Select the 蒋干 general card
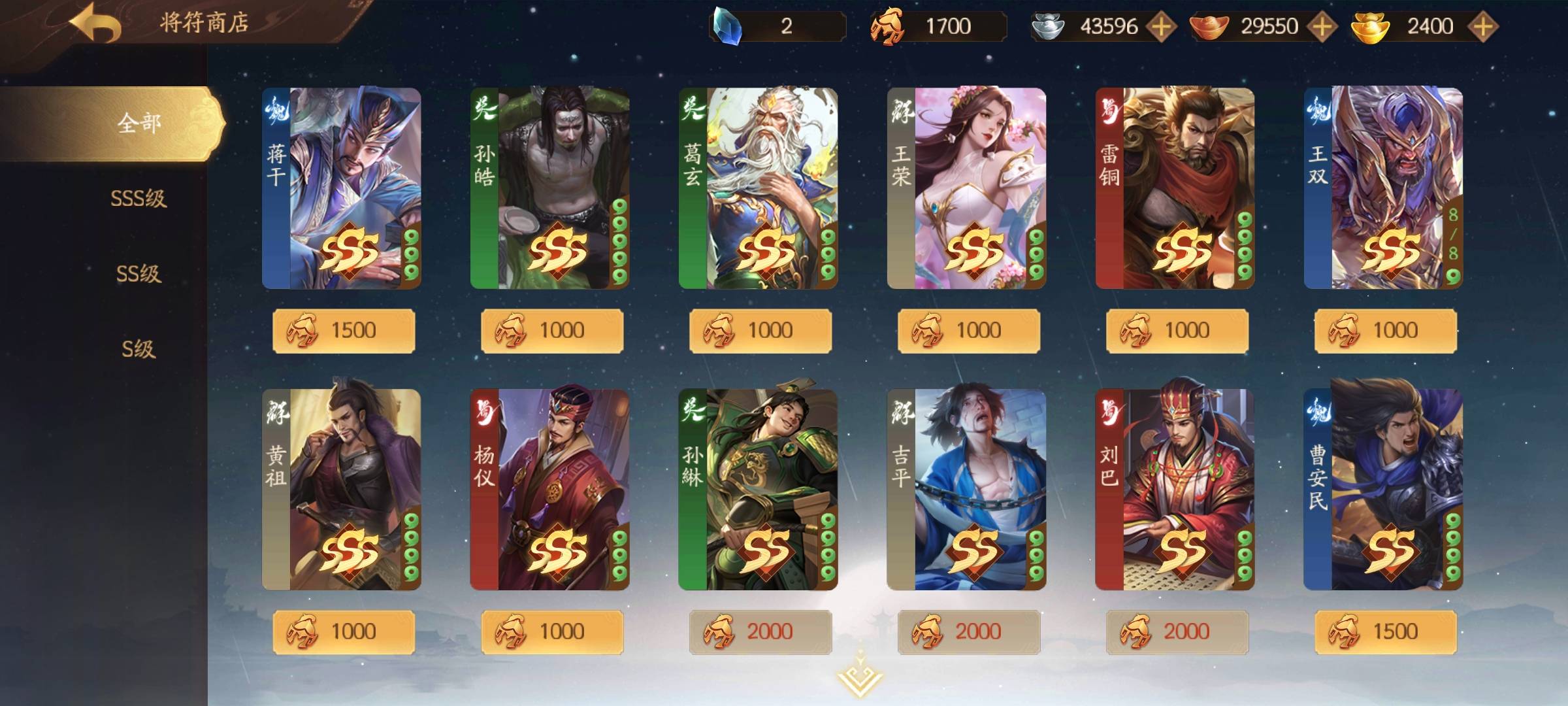The width and height of the screenshot is (1568, 706). point(342,188)
